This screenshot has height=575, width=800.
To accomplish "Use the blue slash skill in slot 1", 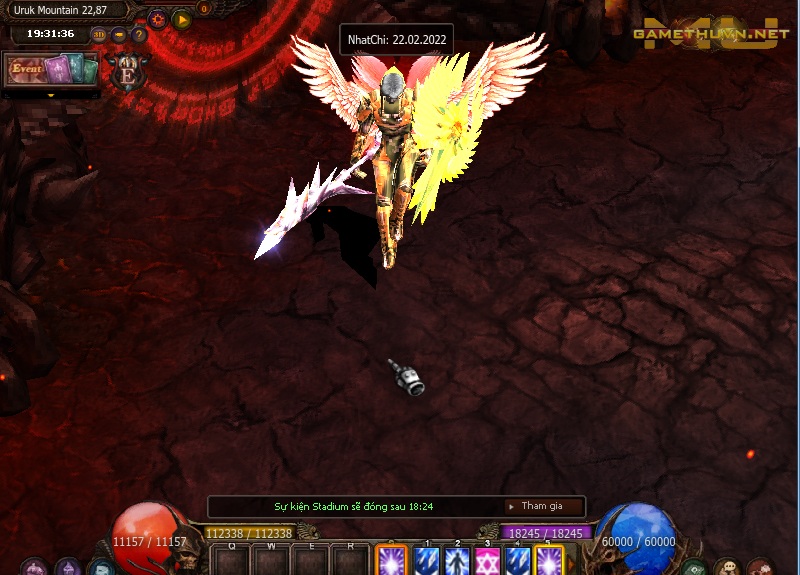I will (x=427, y=561).
